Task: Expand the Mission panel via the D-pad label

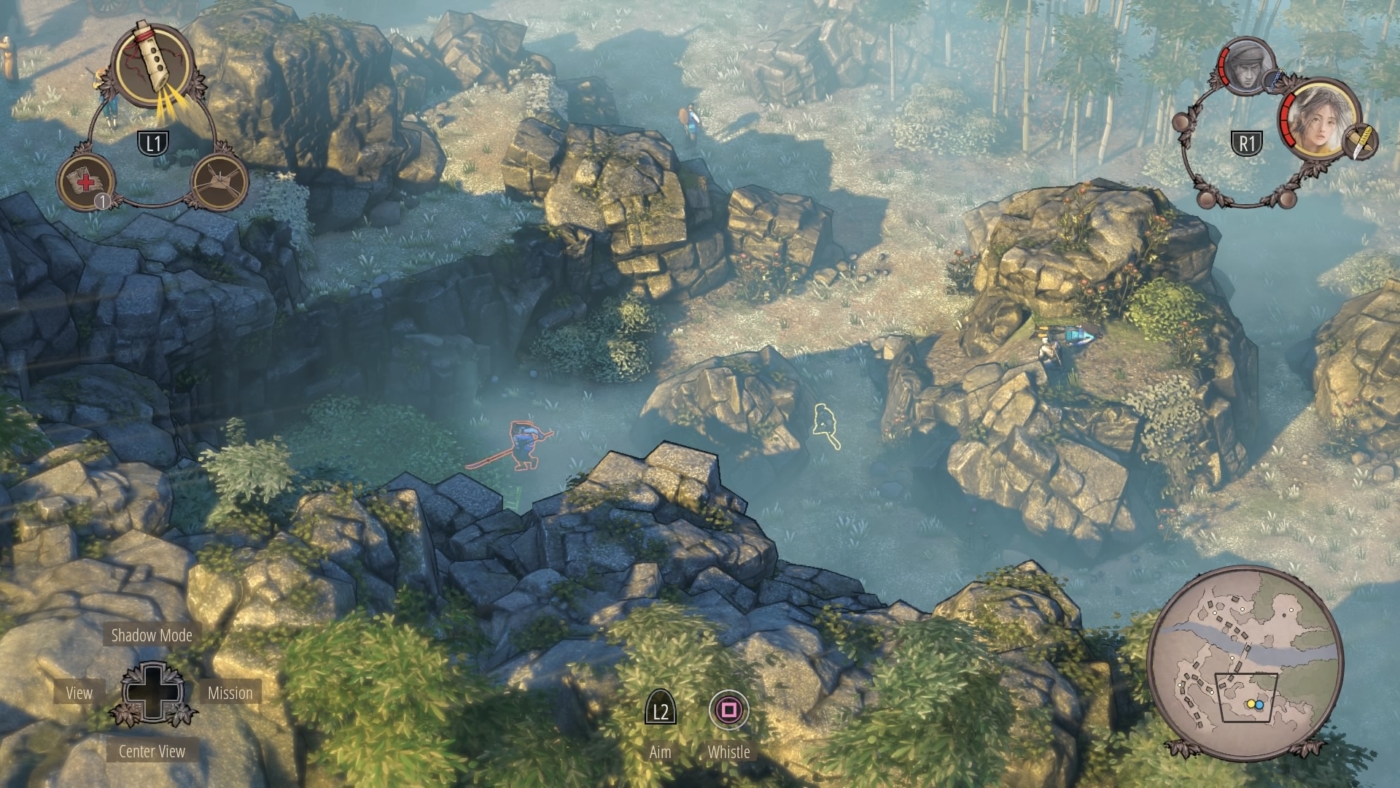Action: coord(231,692)
